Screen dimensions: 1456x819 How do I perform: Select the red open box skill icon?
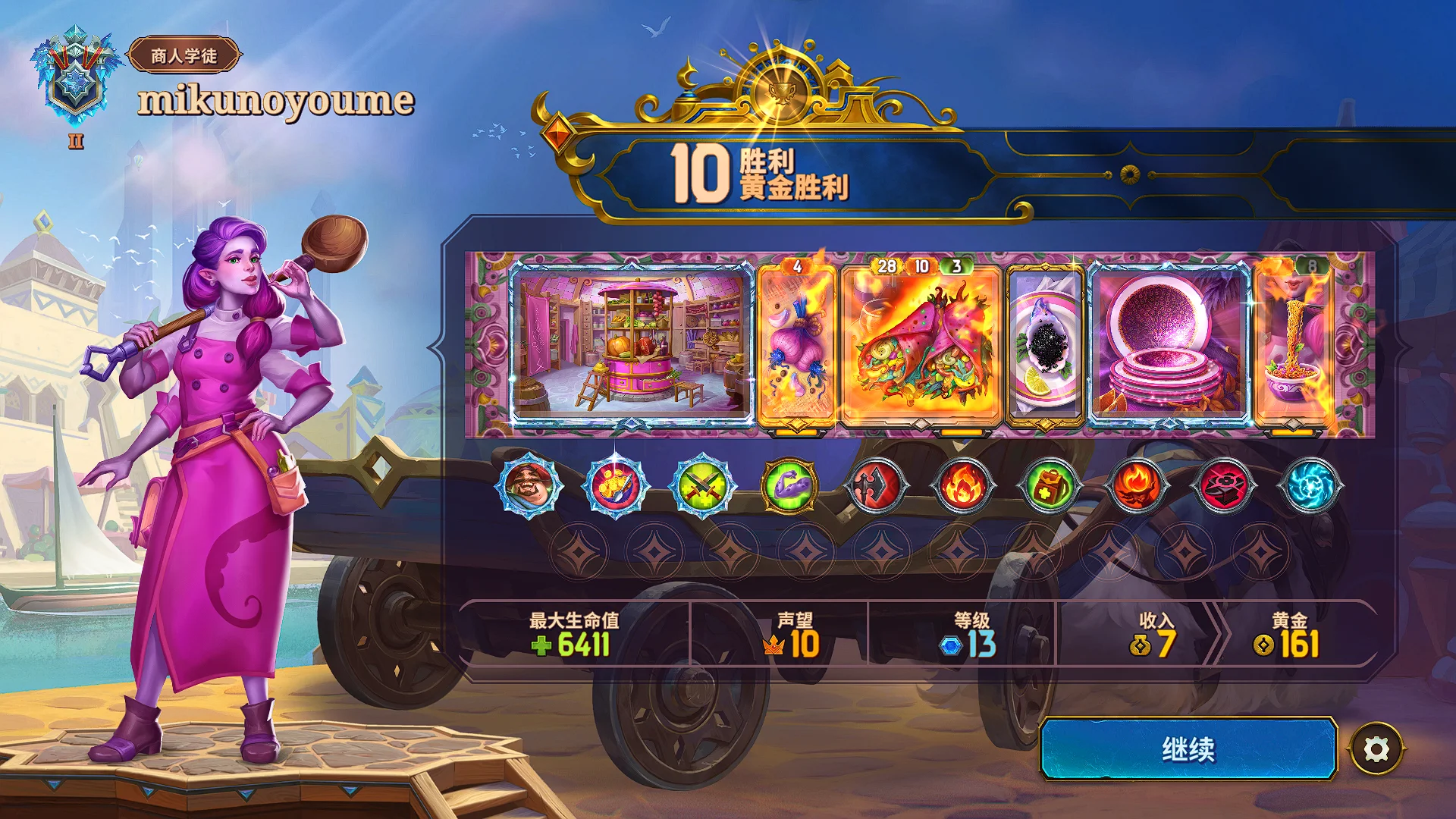(1223, 485)
